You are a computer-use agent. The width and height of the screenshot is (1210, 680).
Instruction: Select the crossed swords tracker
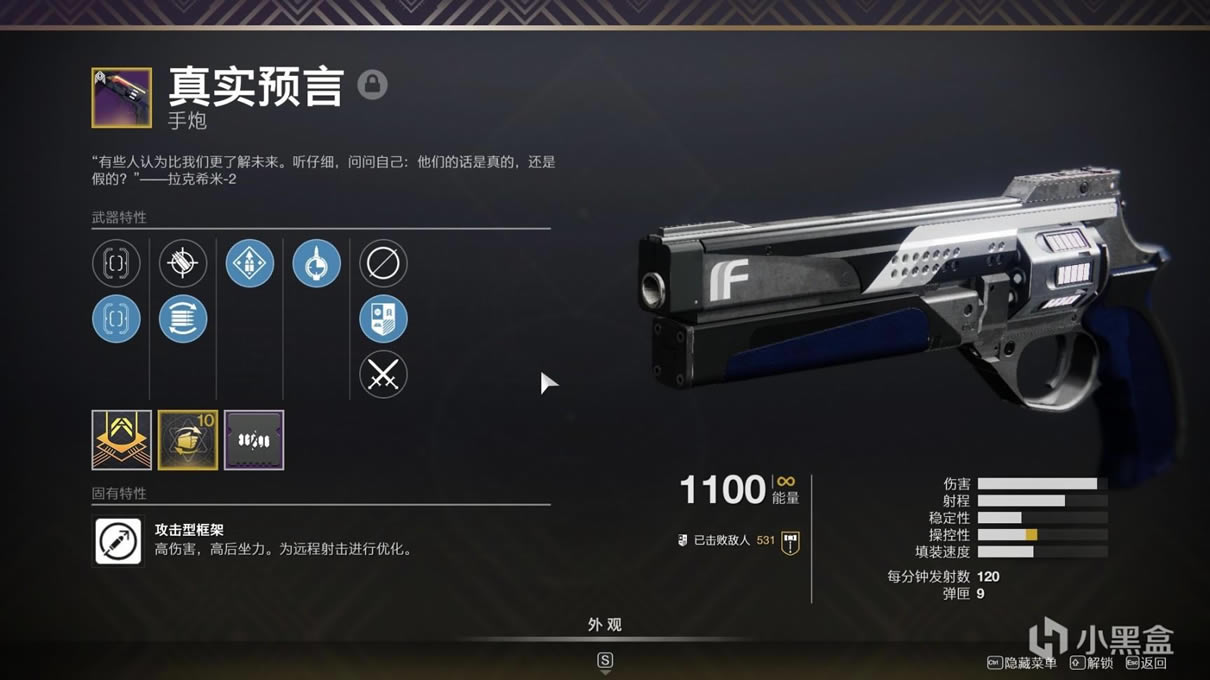click(383, 376)
